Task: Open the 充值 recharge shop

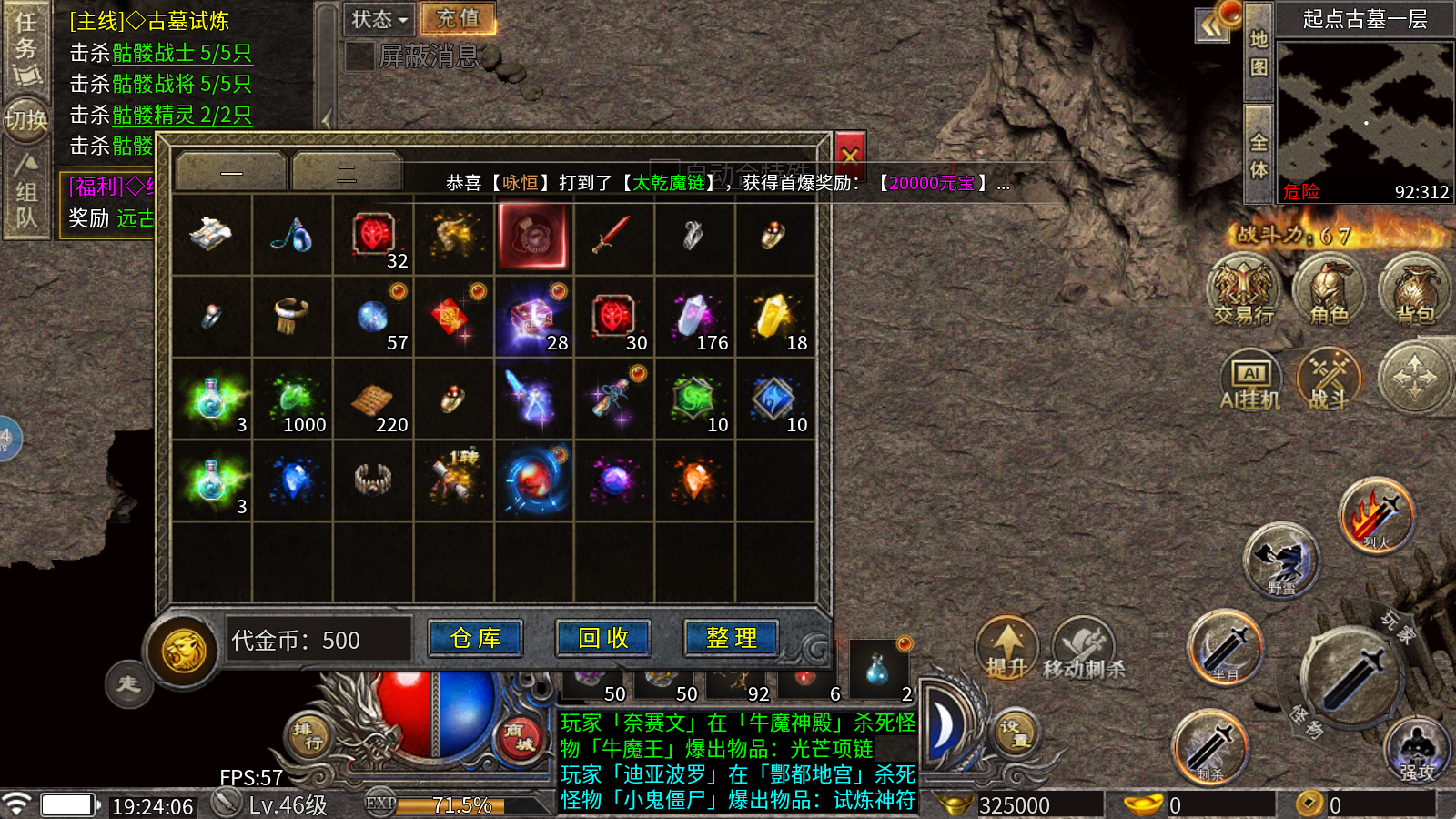Action: (x=458, y=19)
